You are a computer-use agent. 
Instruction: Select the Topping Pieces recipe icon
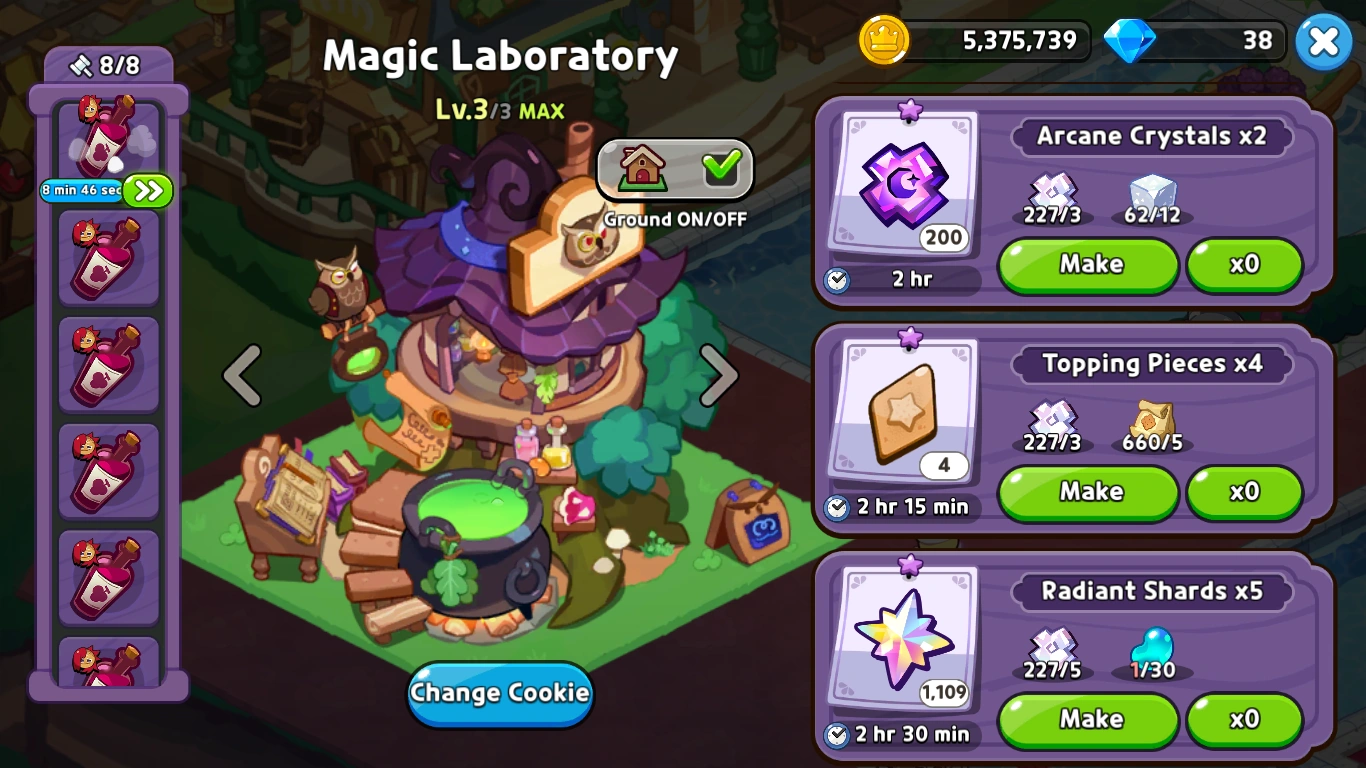click(x=905, y=410)
